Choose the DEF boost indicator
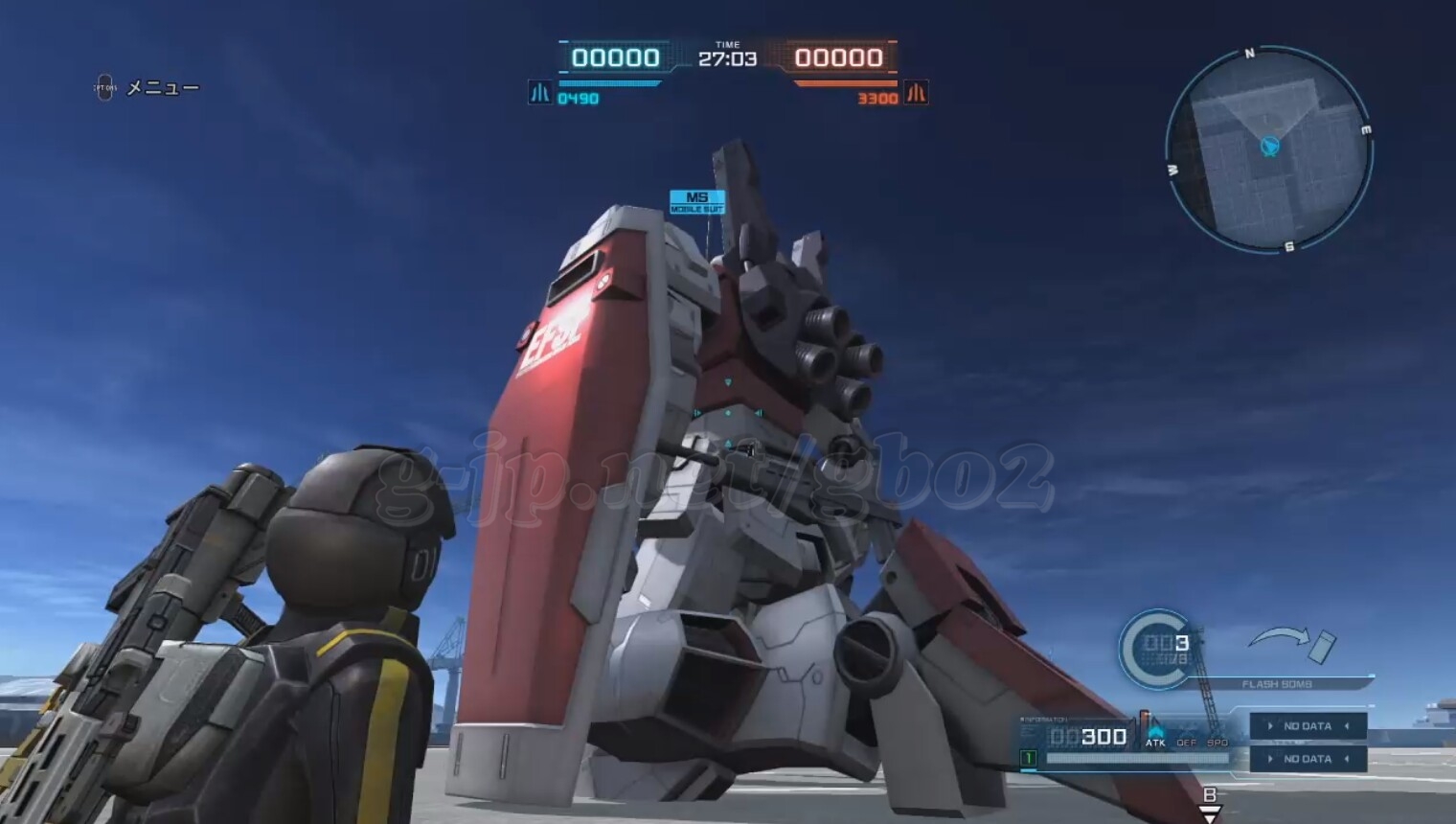Image resolution: width=1456 pixels, height=824 pixels. coord(1186,743)
